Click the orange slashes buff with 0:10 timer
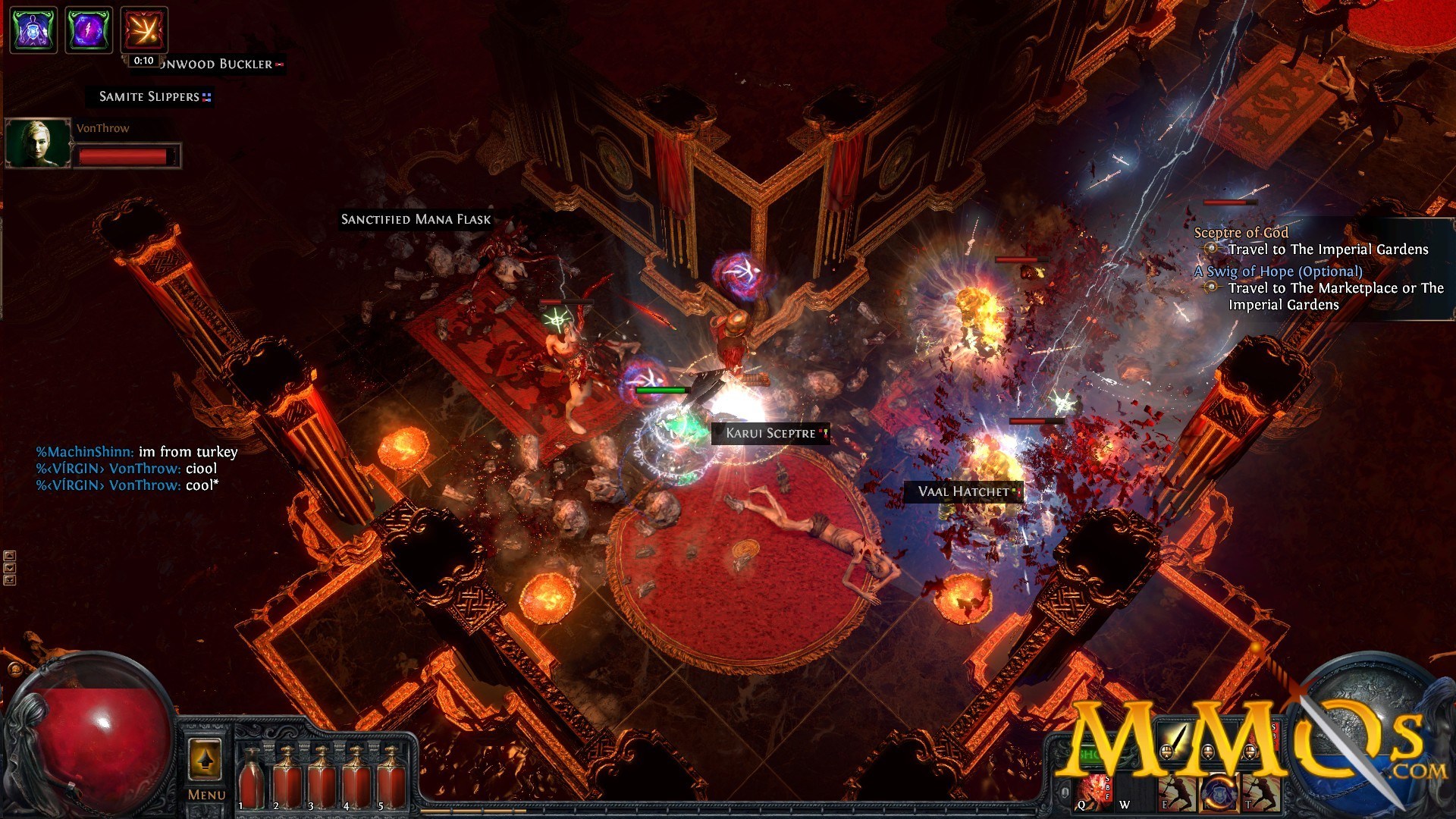The height and width of the screenshot is (819, 1456). click(144, 30)
